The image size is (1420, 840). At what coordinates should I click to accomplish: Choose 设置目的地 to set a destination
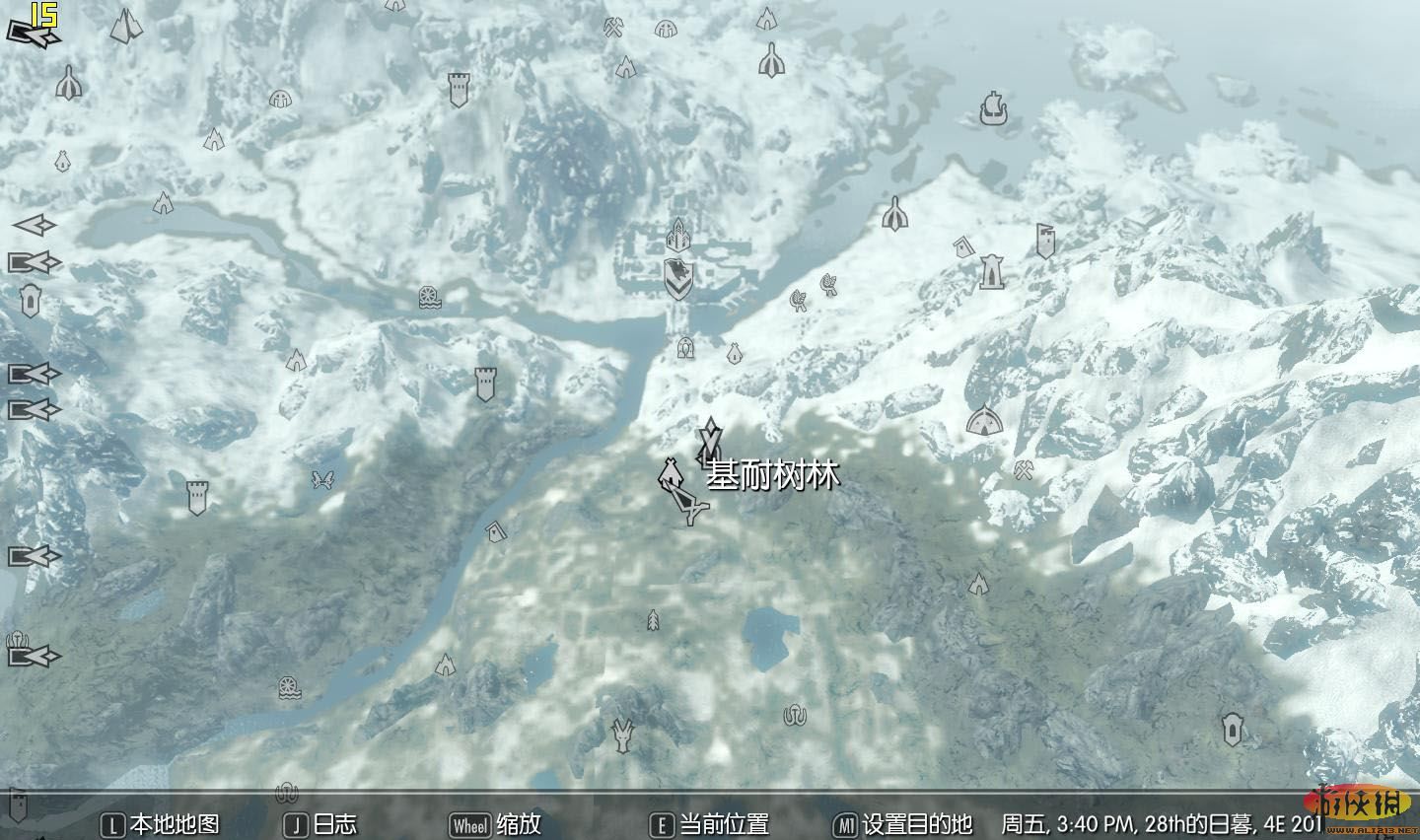point(903,824)
